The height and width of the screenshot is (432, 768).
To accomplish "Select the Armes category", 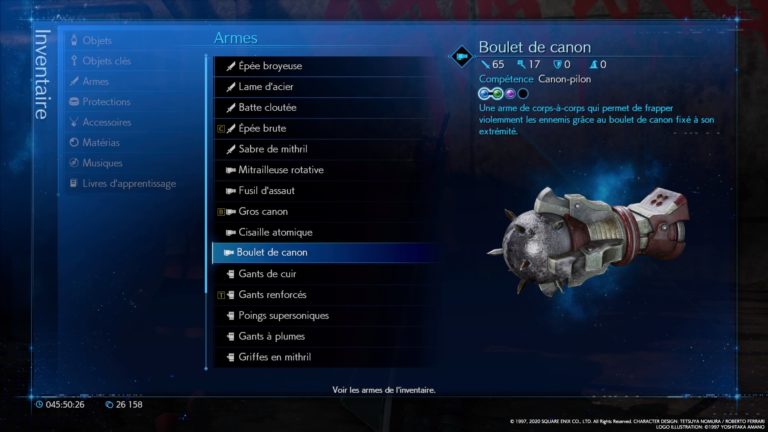I will tap(96, 81).
